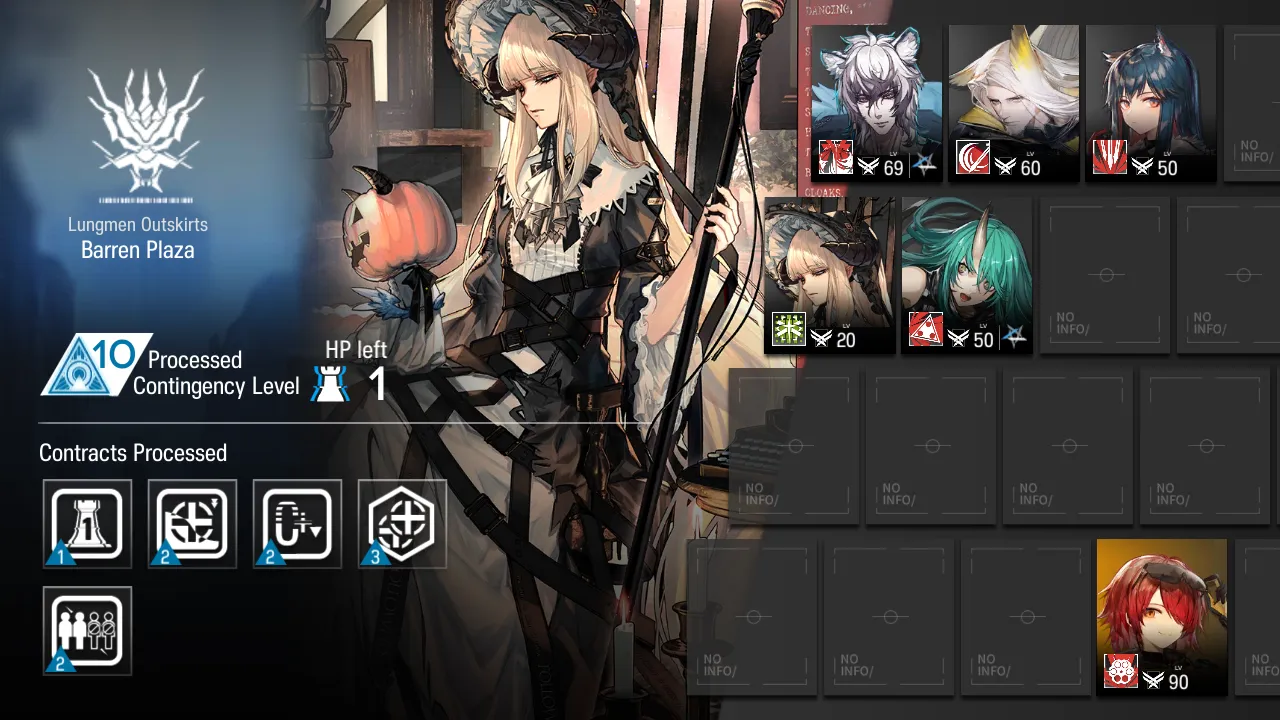Image resolution: width=1280 pixels, height=720 pixels.
Task: Open the Contingency Level 10 badge
Action: (95, 365)
